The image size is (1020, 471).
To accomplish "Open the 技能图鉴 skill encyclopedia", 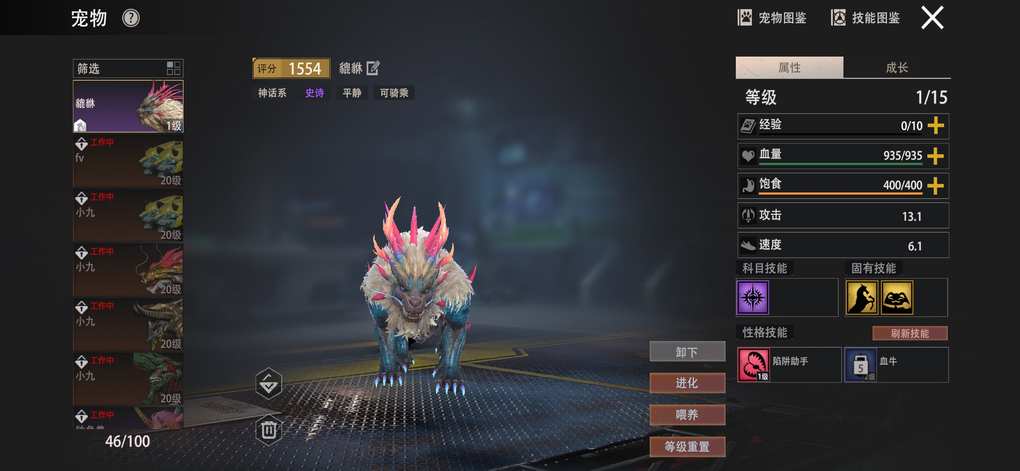I will pos(866,18).
